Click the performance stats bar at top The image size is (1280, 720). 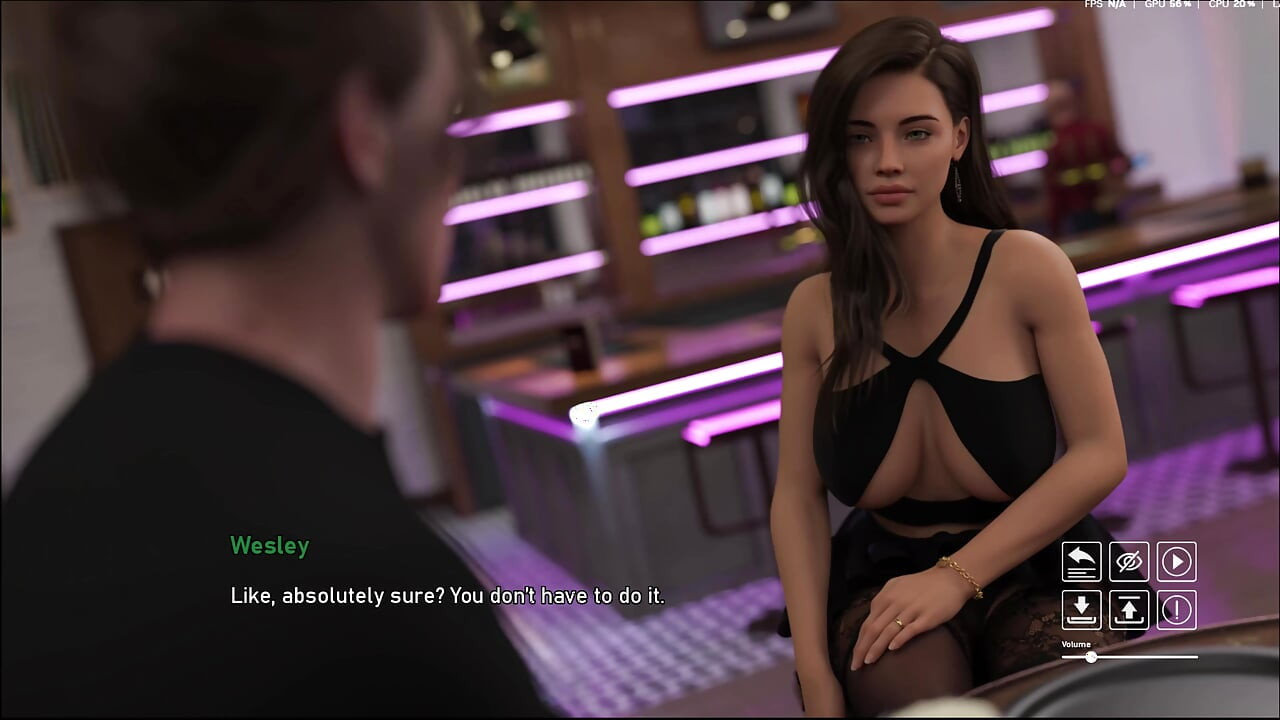pos(1180,4)
